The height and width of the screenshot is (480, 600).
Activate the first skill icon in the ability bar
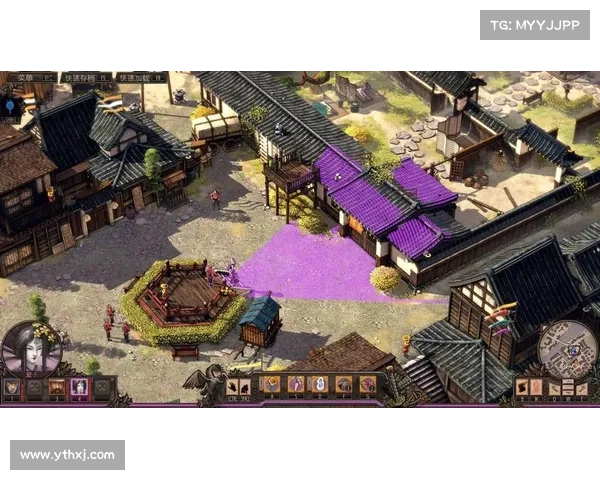click(x=271, y=384)
